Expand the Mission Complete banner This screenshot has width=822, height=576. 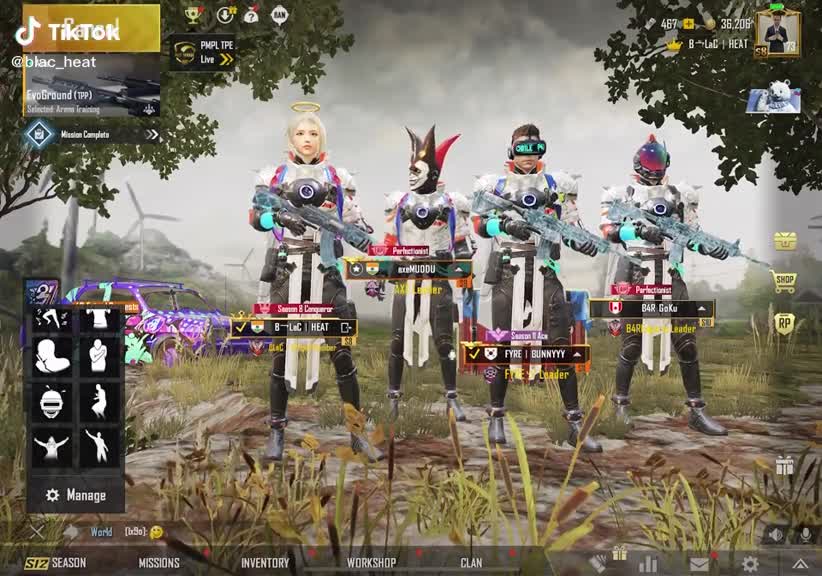[x=92, y=134]
